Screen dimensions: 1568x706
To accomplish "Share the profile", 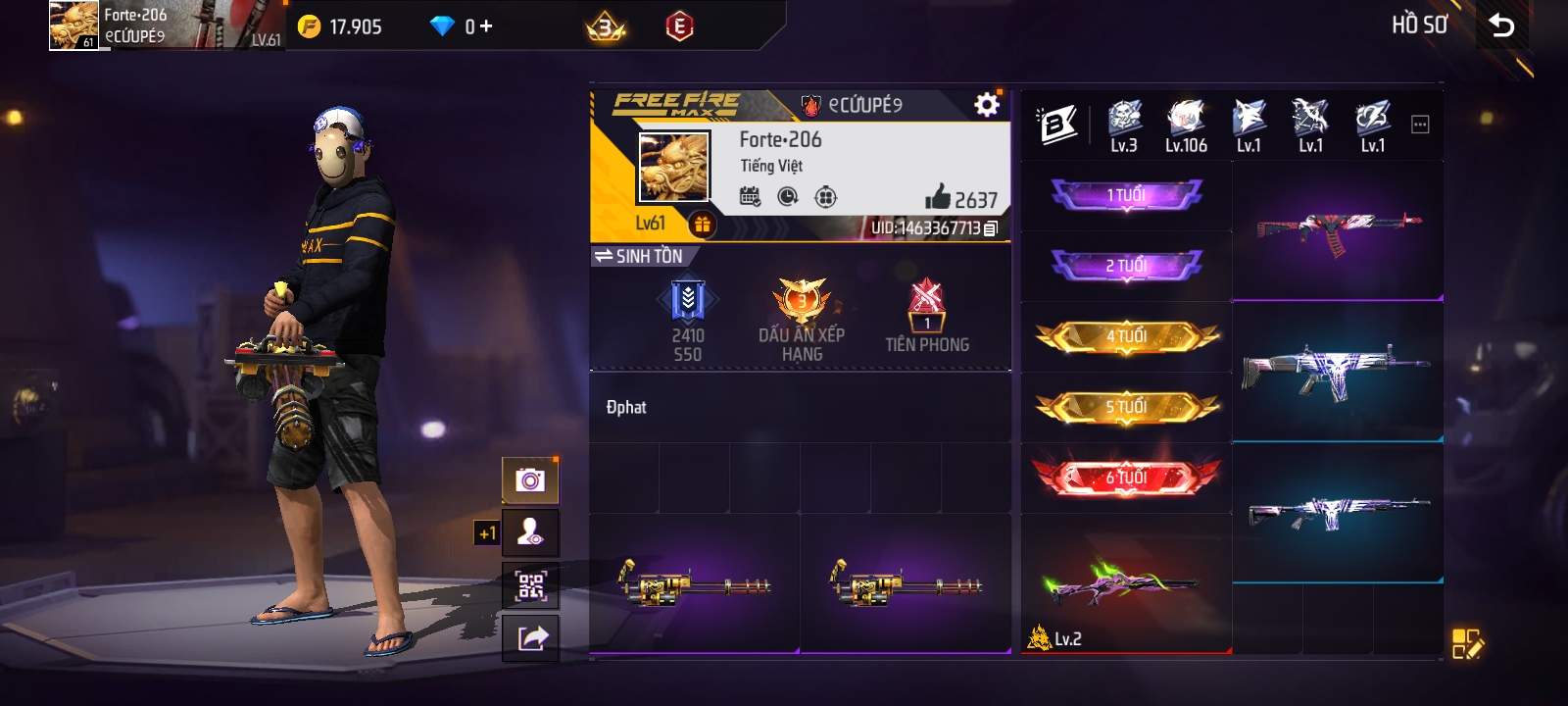I will [530, 639].
